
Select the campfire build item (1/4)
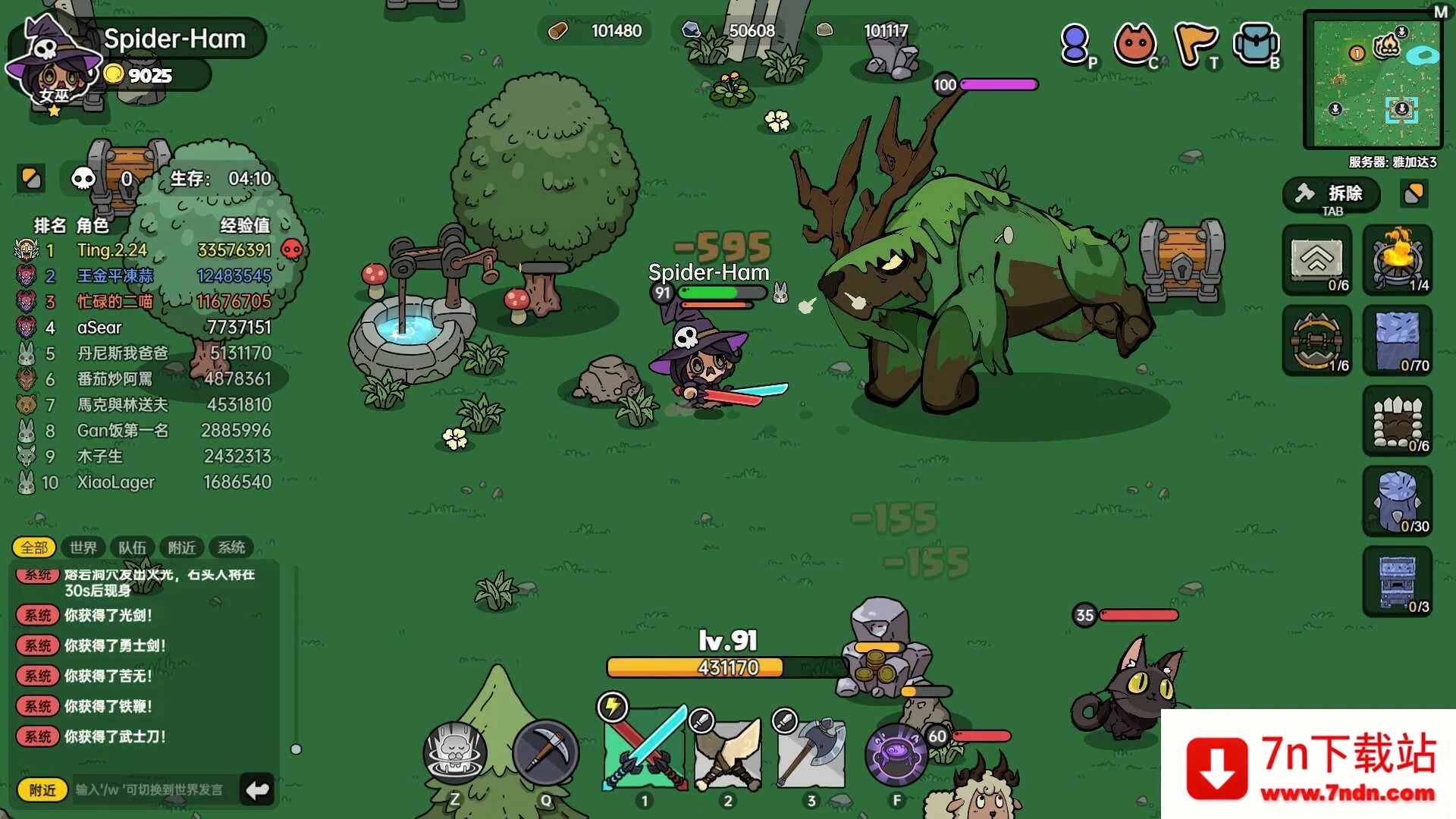click(1399, 260)
